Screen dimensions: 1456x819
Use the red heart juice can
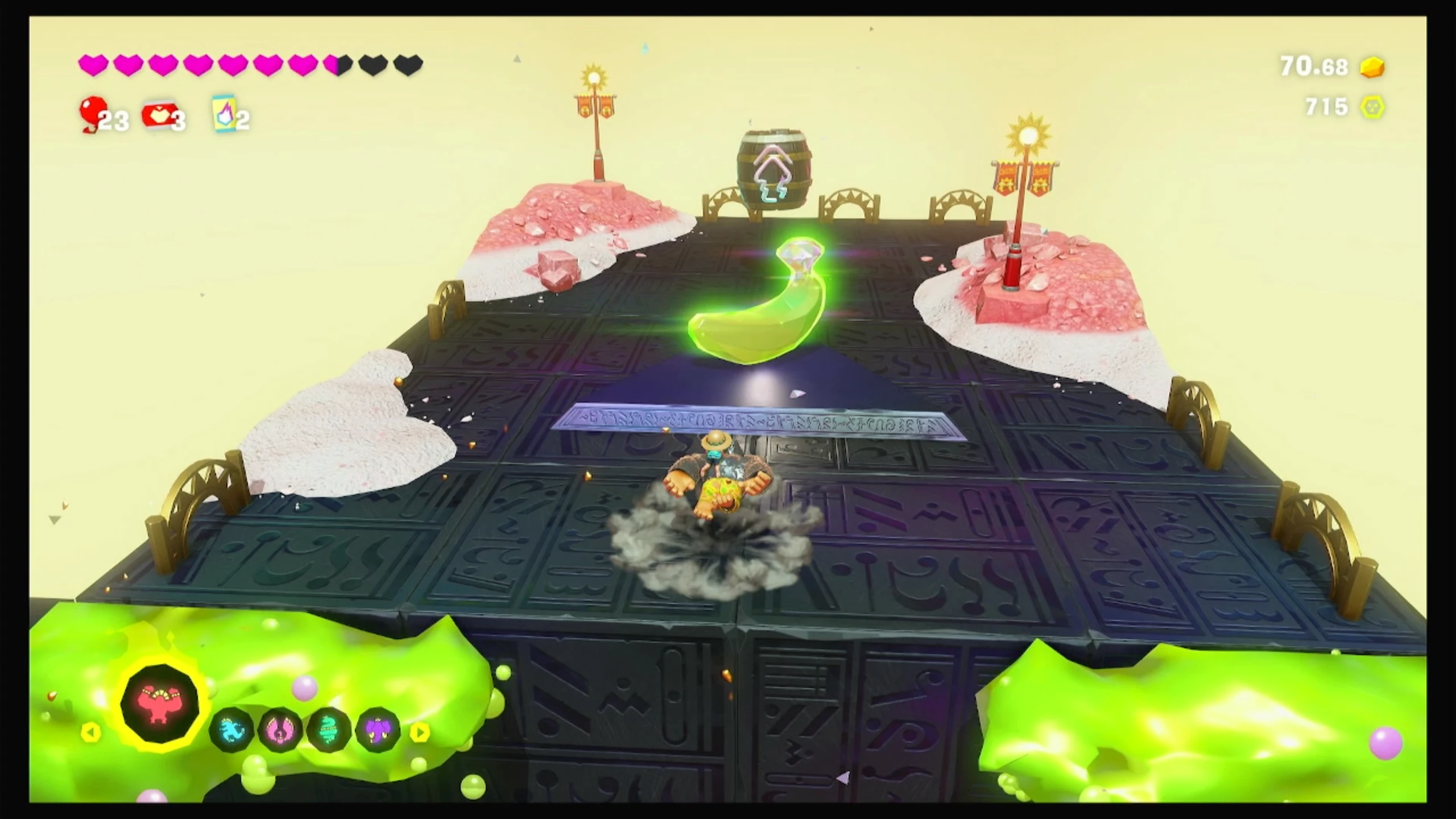tap(157, 115)
